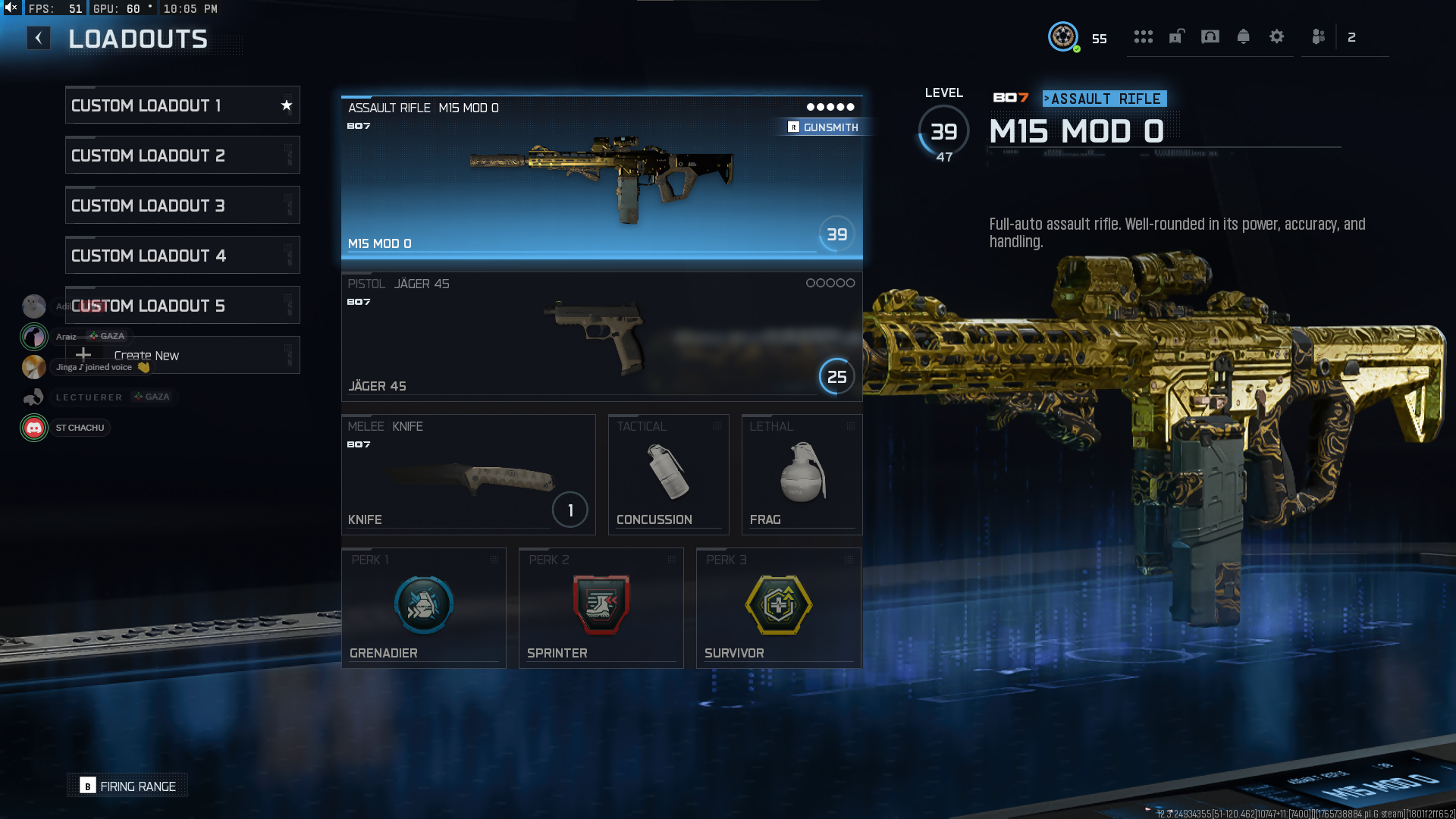Open Gunsmith for the assault rifle
The height and width of the screenshot is (819, 1456).
[824, 127]
